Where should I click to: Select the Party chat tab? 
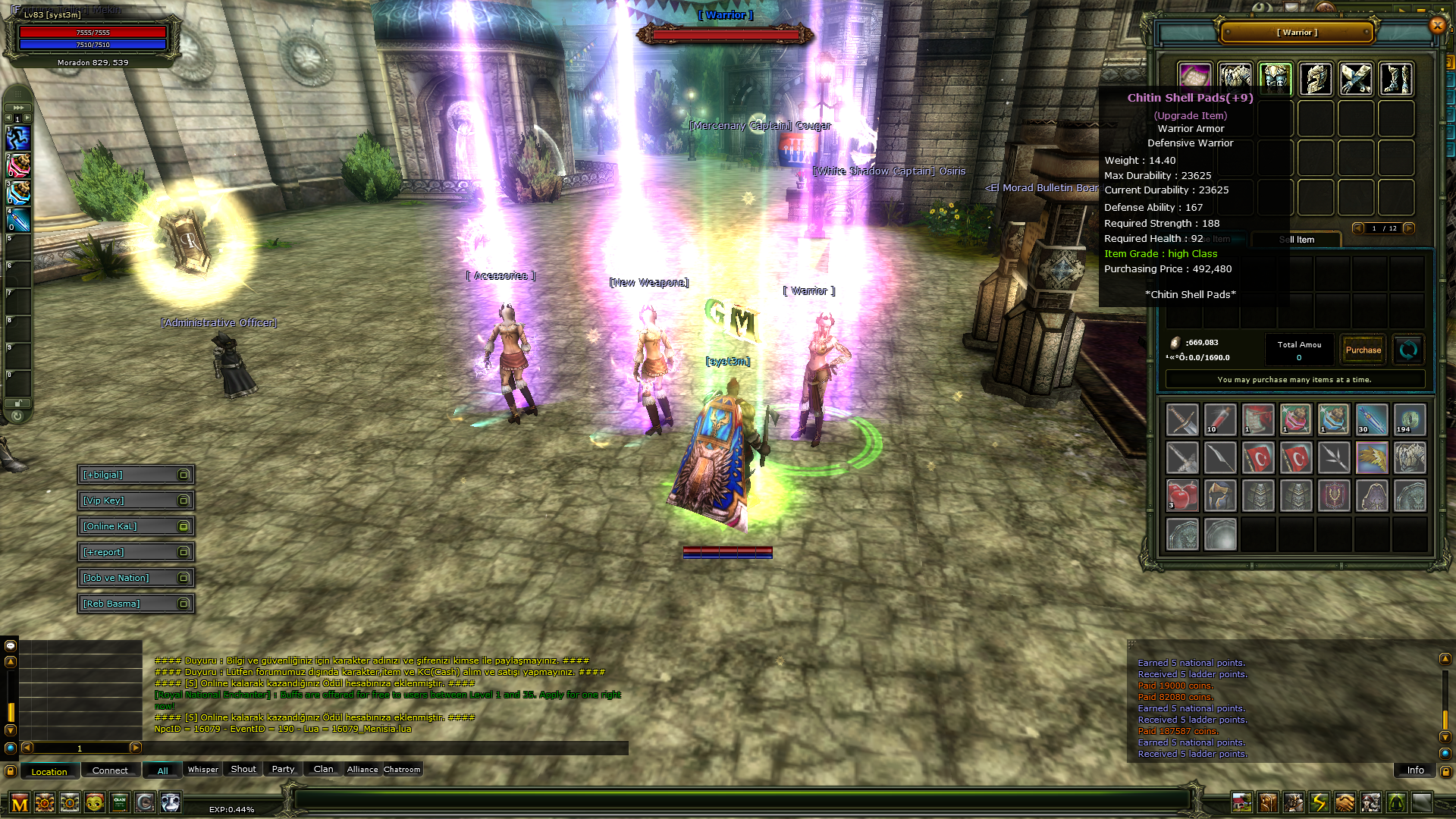[283, 770]
